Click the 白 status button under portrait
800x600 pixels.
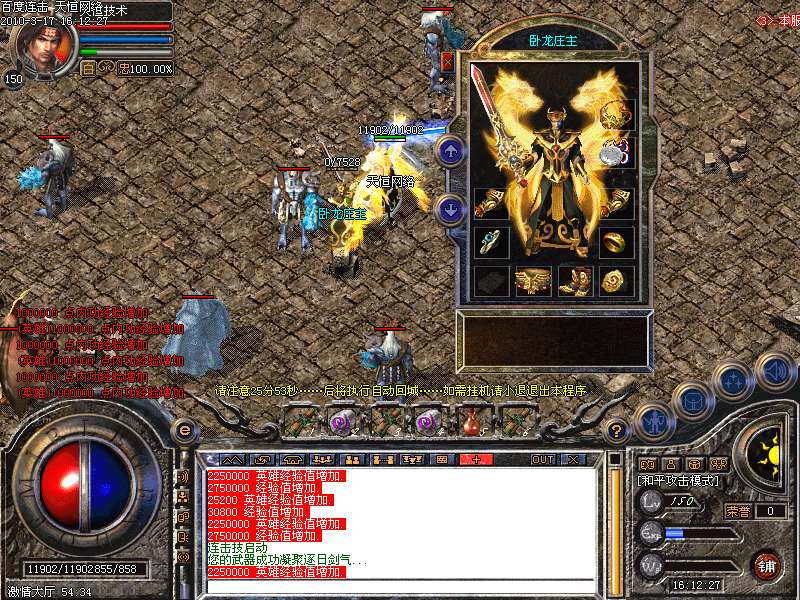[x=88, y=68]
